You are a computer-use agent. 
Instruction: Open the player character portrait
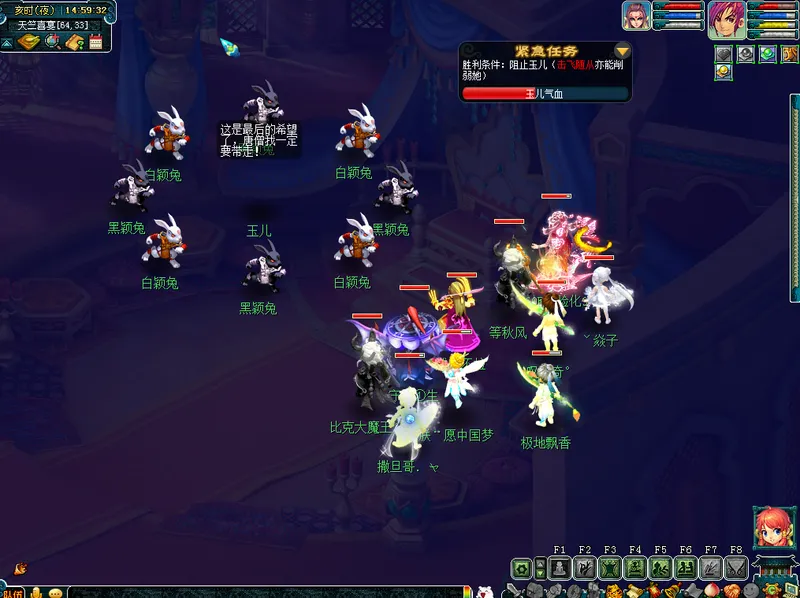(x=726, y=20)
